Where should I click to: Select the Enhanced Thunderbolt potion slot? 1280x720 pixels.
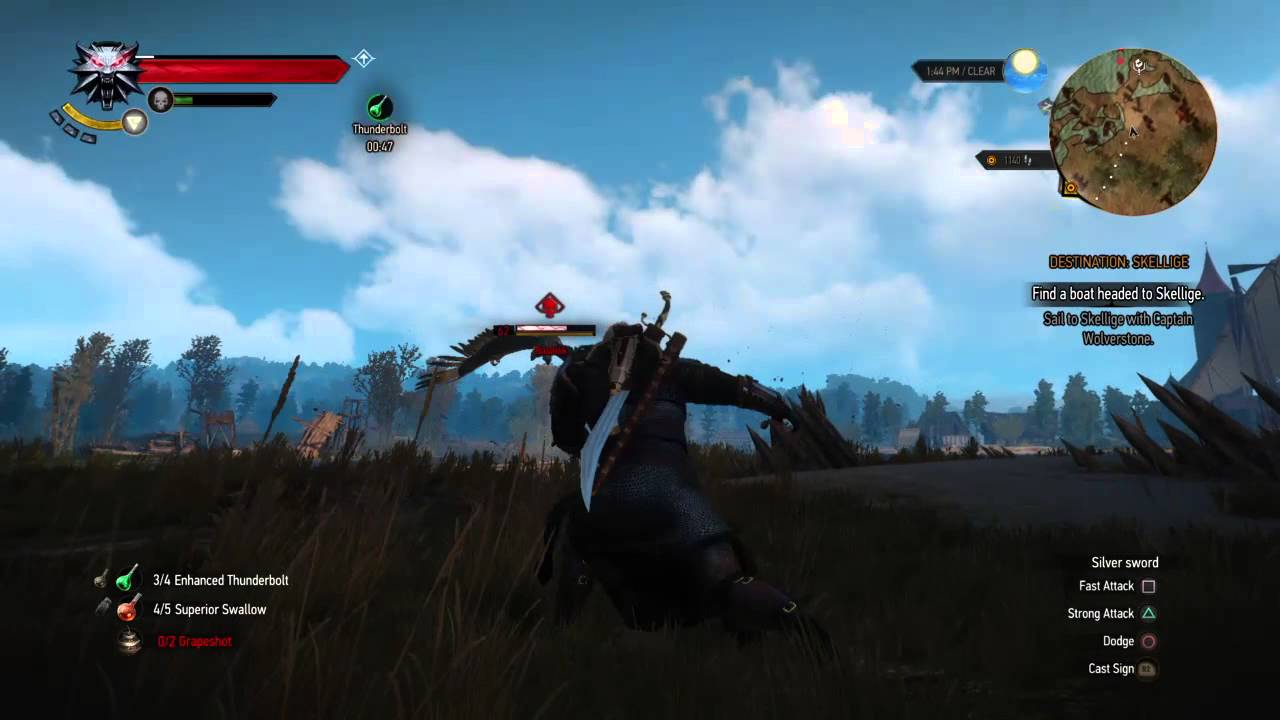tap(126, 580)
